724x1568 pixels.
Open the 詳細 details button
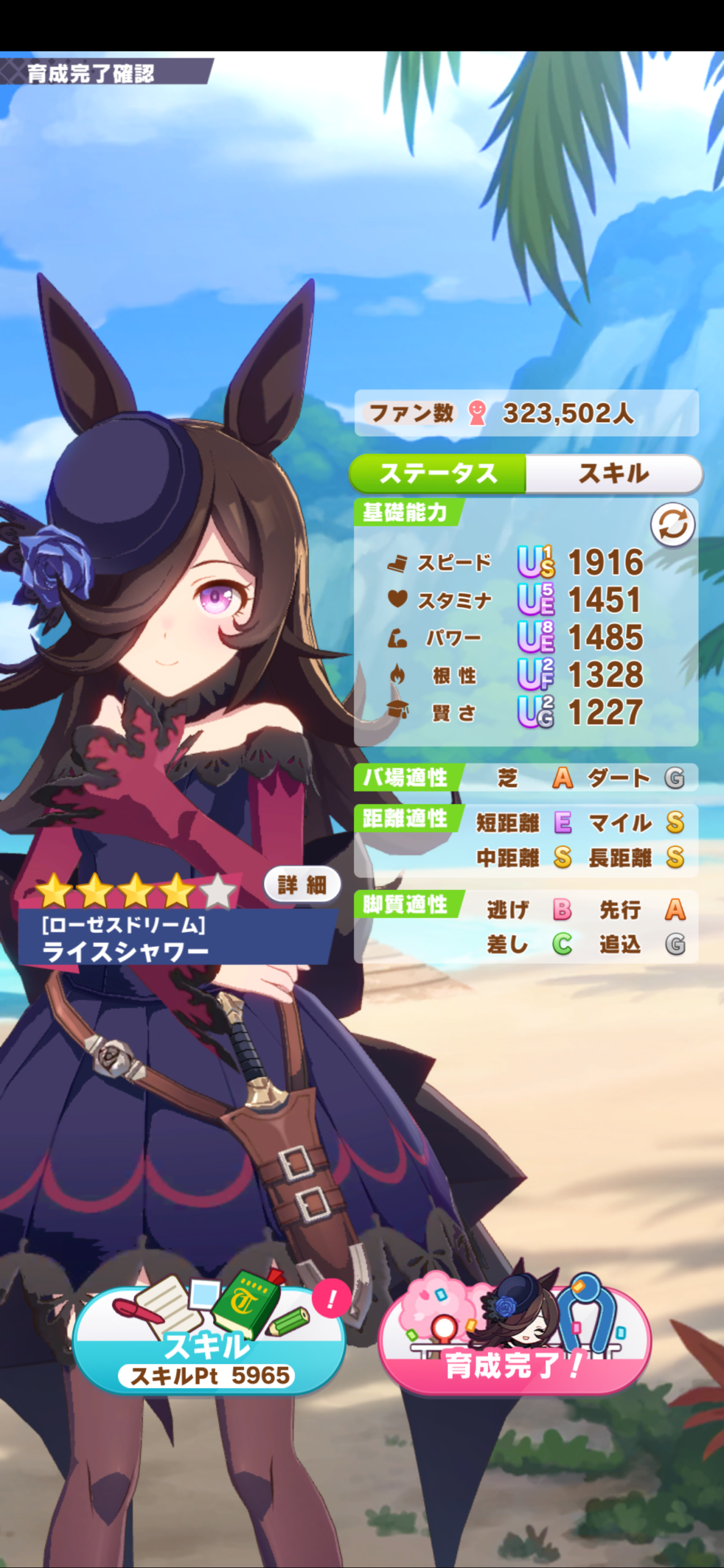click(x=302, y=884)
